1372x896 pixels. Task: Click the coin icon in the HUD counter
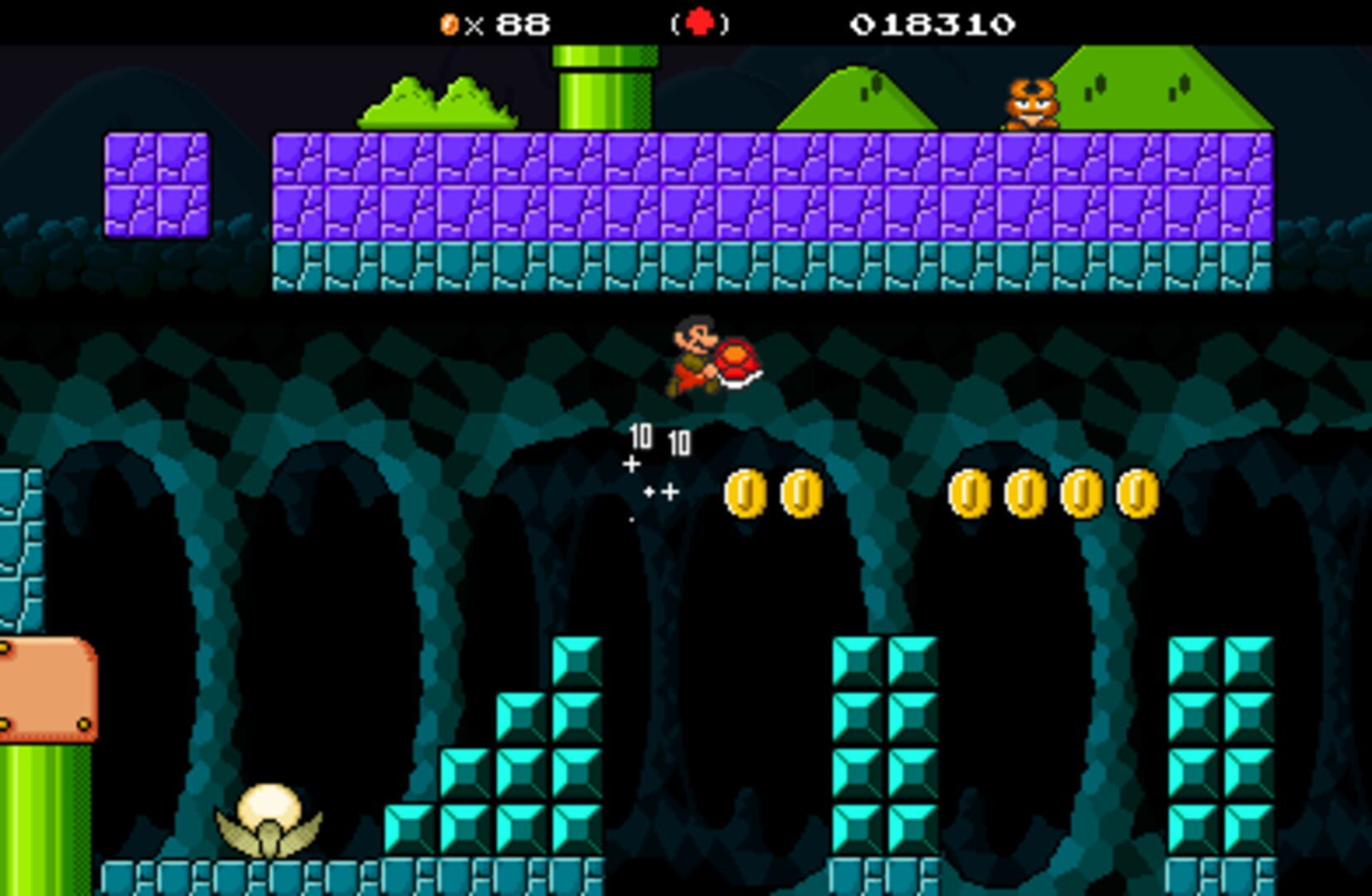[x=449, y=24]
